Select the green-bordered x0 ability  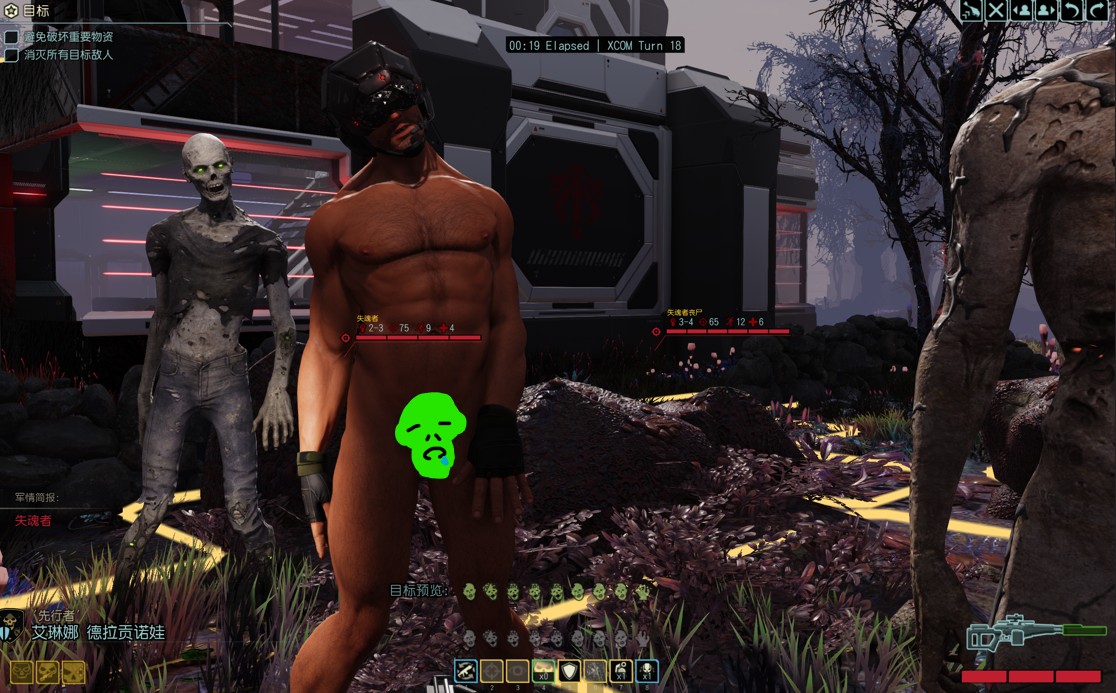point(544,672)
